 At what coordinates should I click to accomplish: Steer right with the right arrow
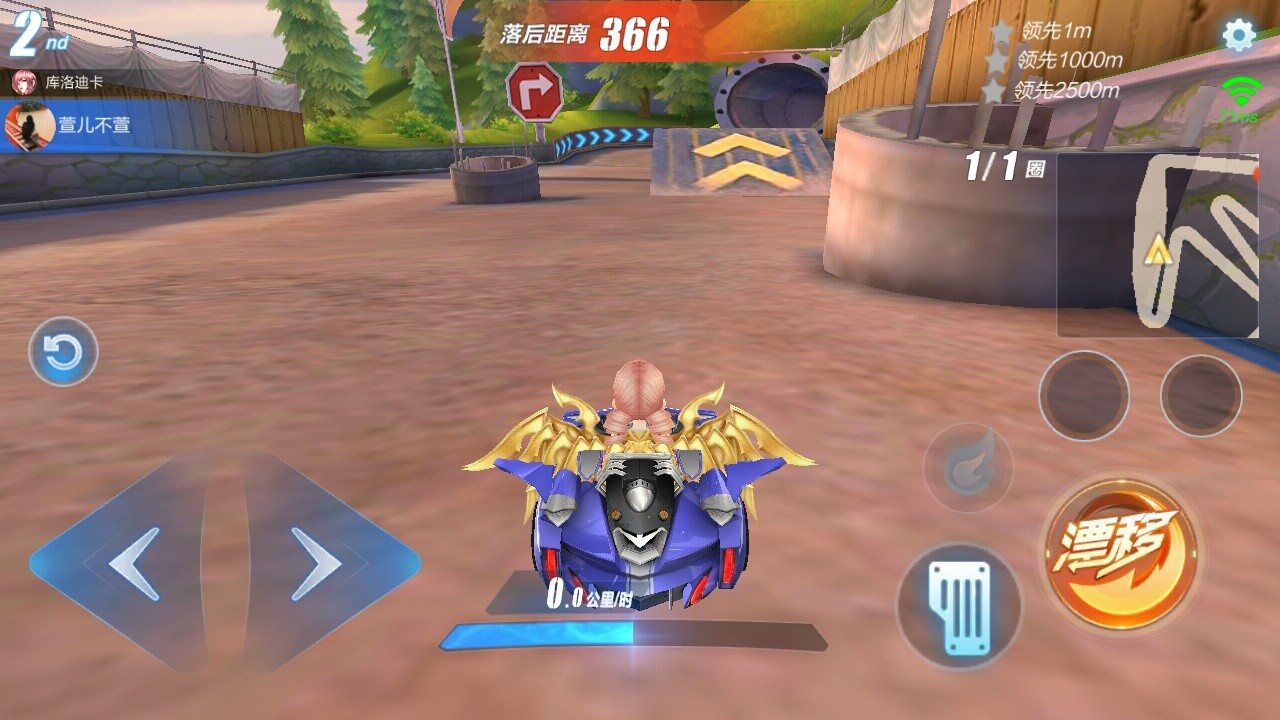pyautogui.click(x=318, y=564)
